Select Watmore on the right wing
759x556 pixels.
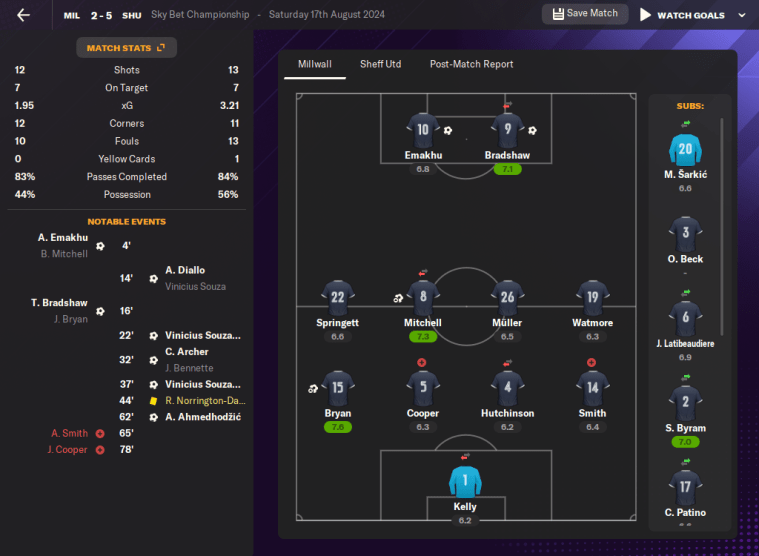pyautogui.click(x=593, y=299)
